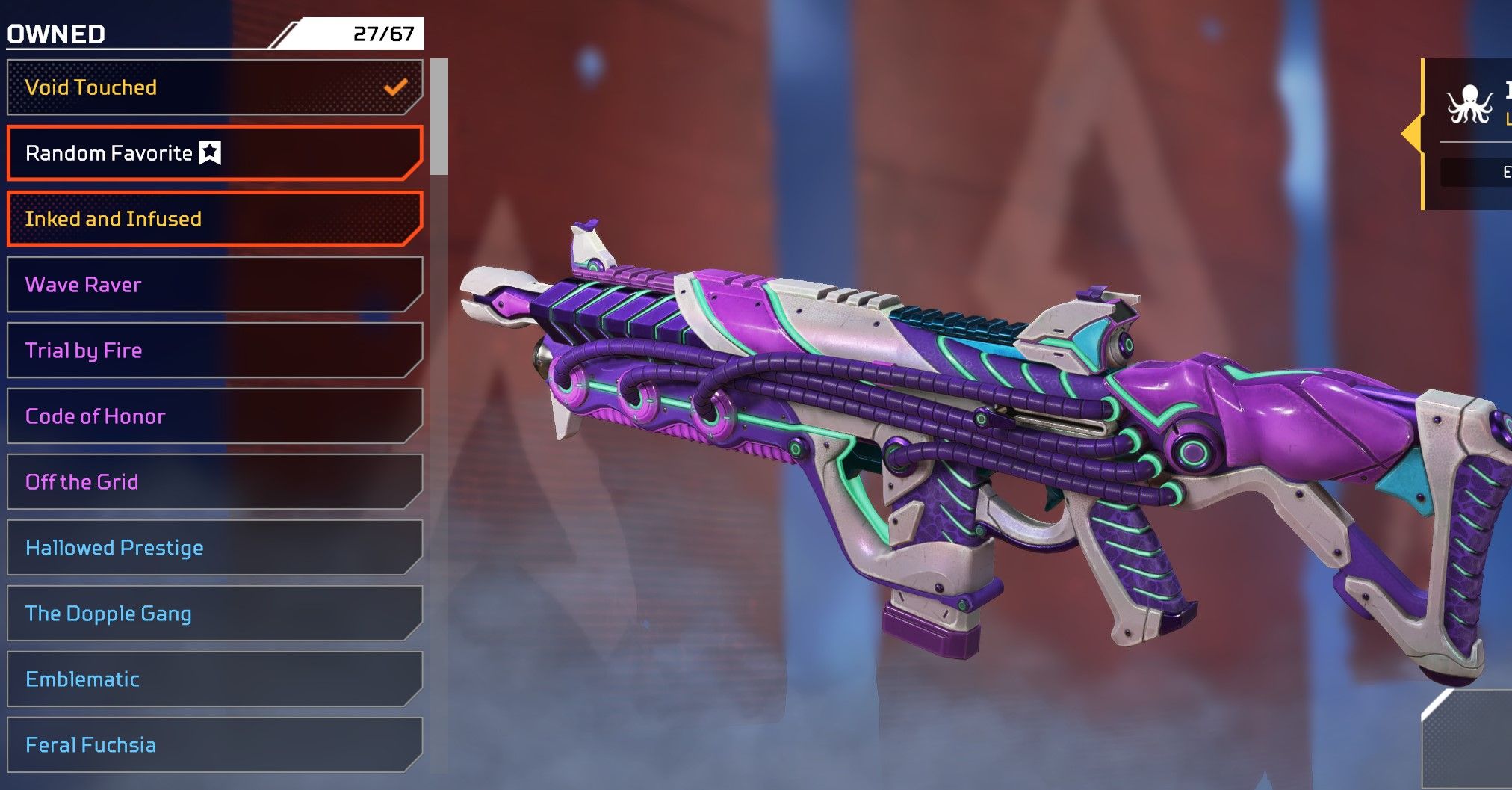1512x790 pixels.
Task: Click the octopus skin info panel
Action: (x=1470, y=133)
